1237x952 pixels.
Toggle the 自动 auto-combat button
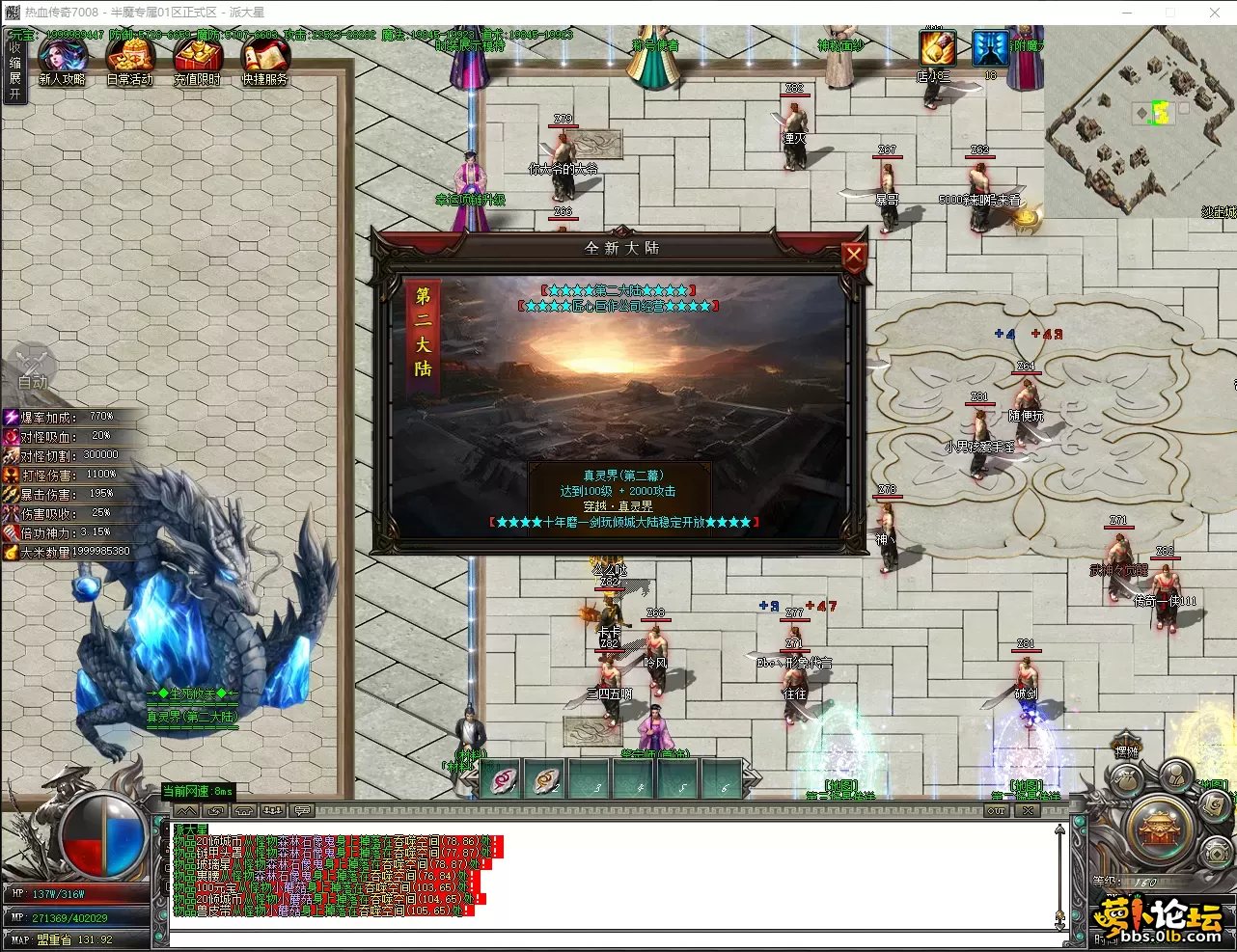[x=32, y=370]
